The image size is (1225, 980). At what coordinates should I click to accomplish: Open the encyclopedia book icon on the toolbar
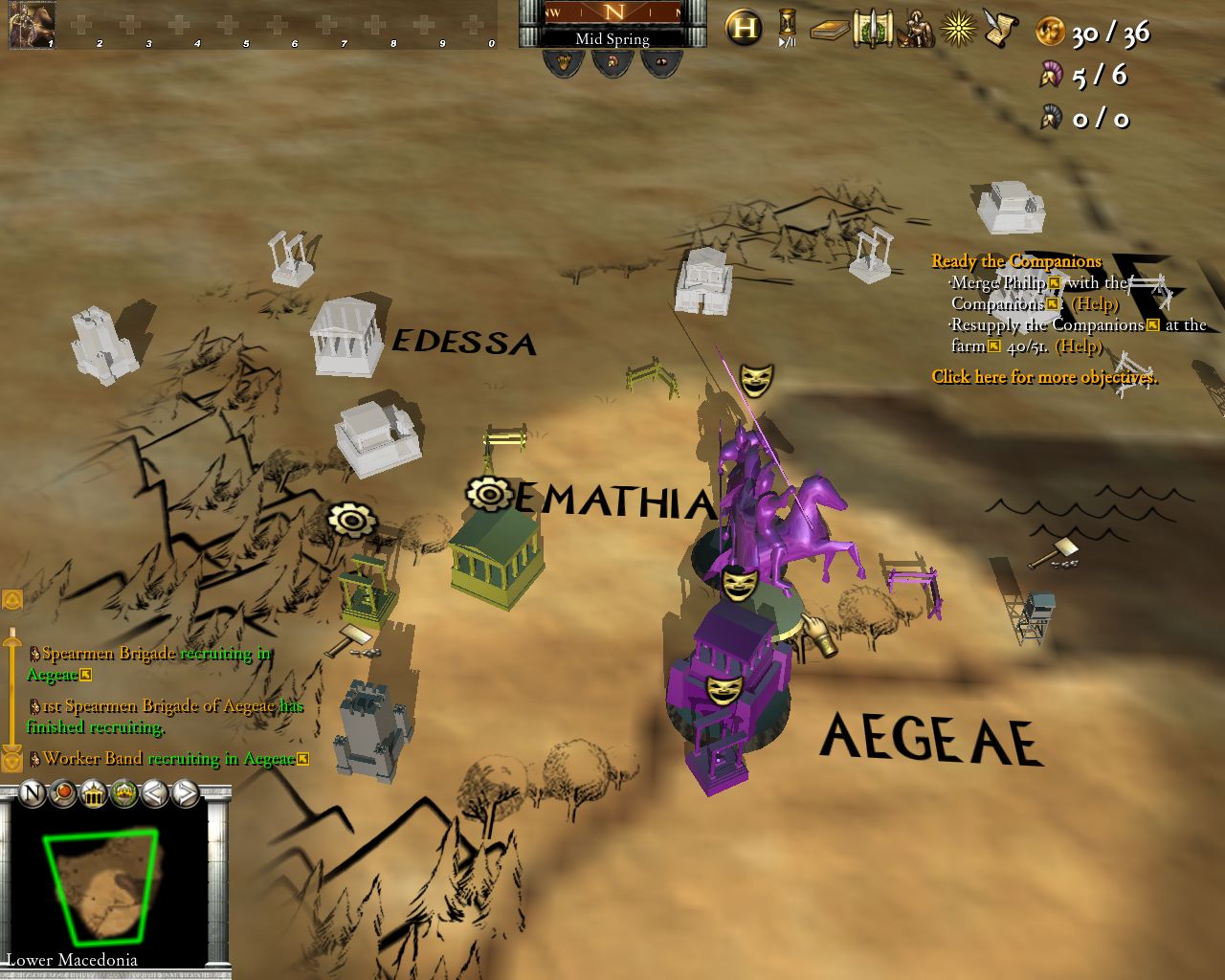829,31
